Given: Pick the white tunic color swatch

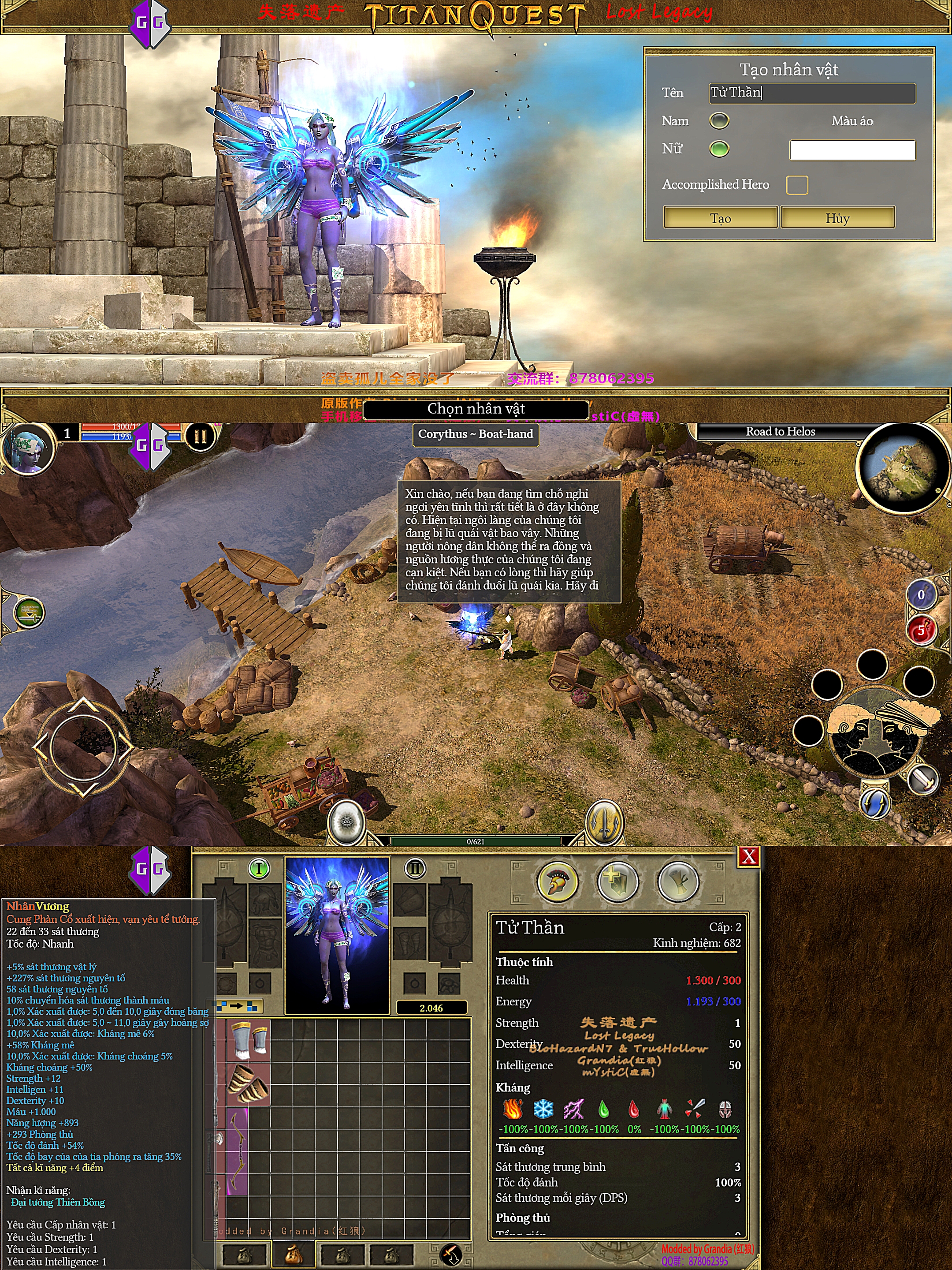Looking at the screenshot, I should [852, 150].
